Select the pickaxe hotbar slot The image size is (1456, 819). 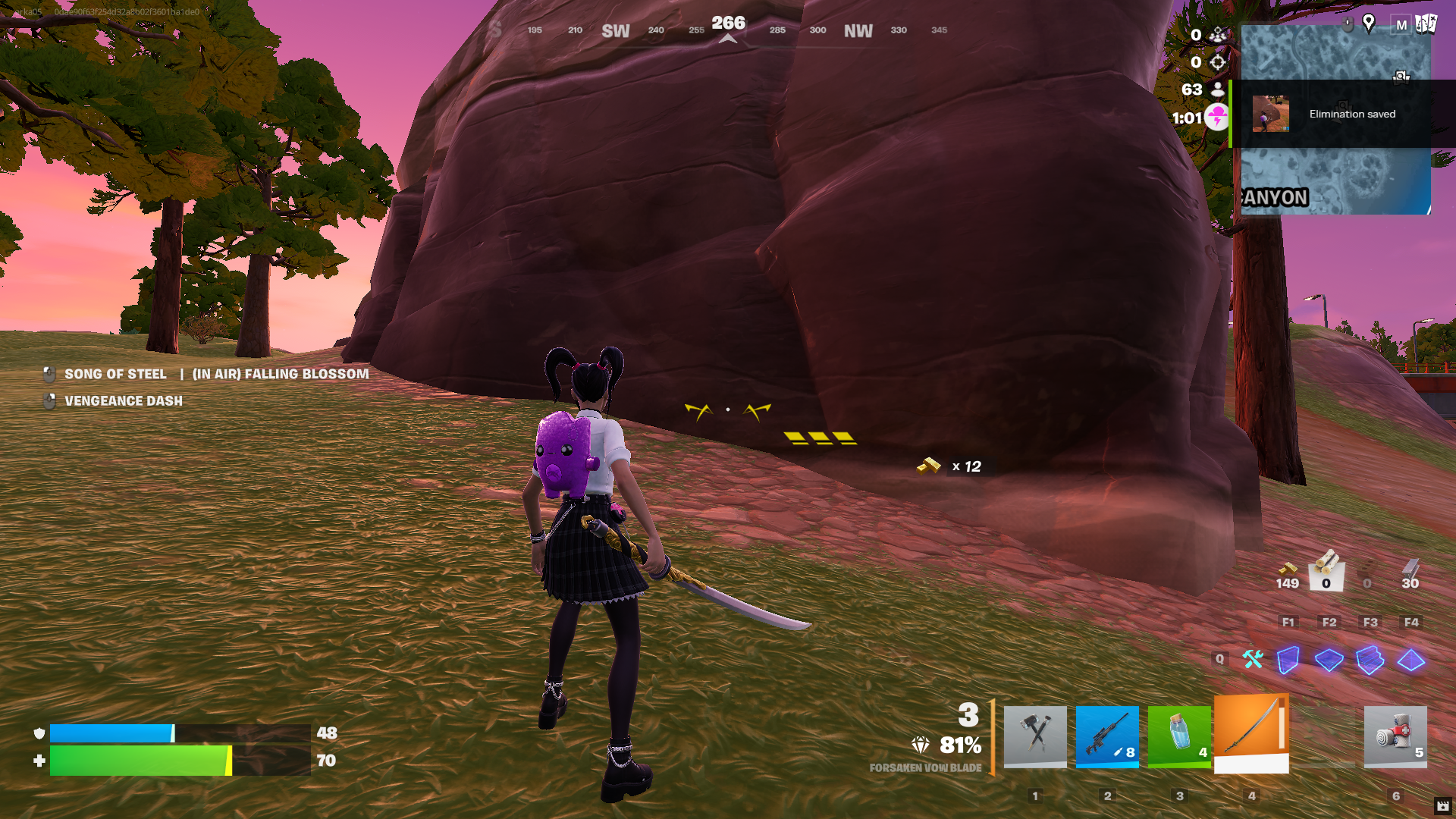(x=1035, y=736)
